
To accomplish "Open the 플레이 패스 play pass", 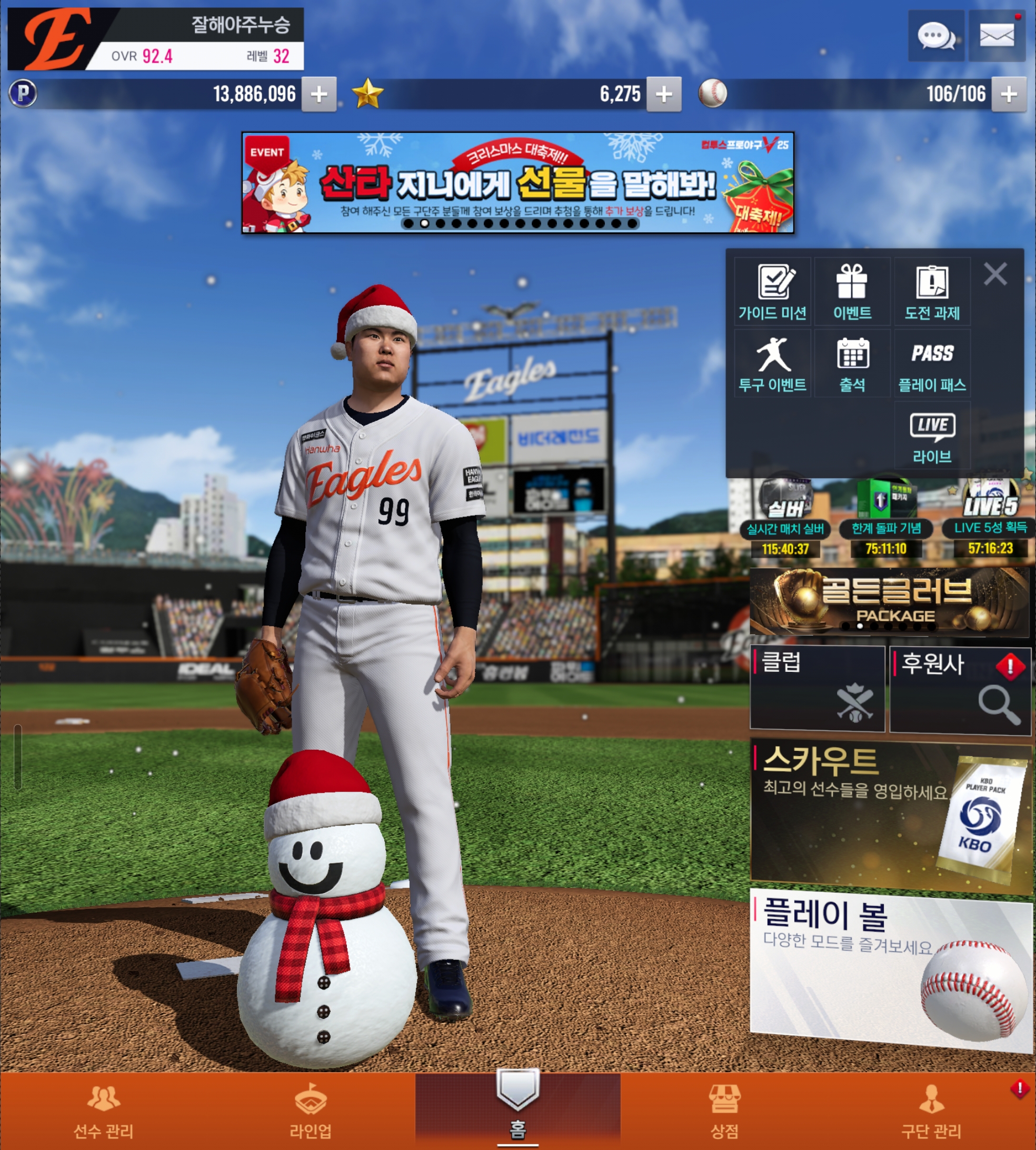I will 932,364.
